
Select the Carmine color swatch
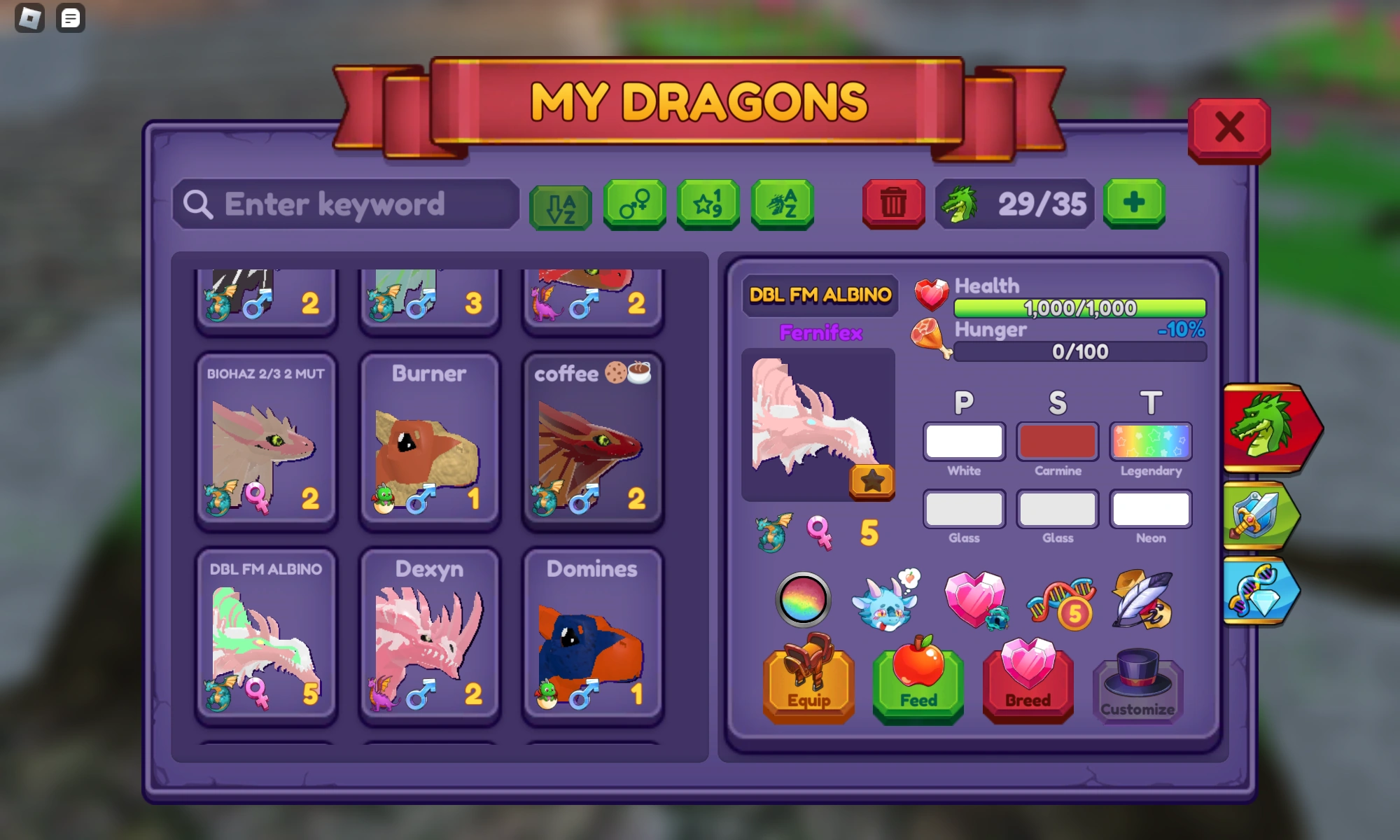coord(1057,442)
